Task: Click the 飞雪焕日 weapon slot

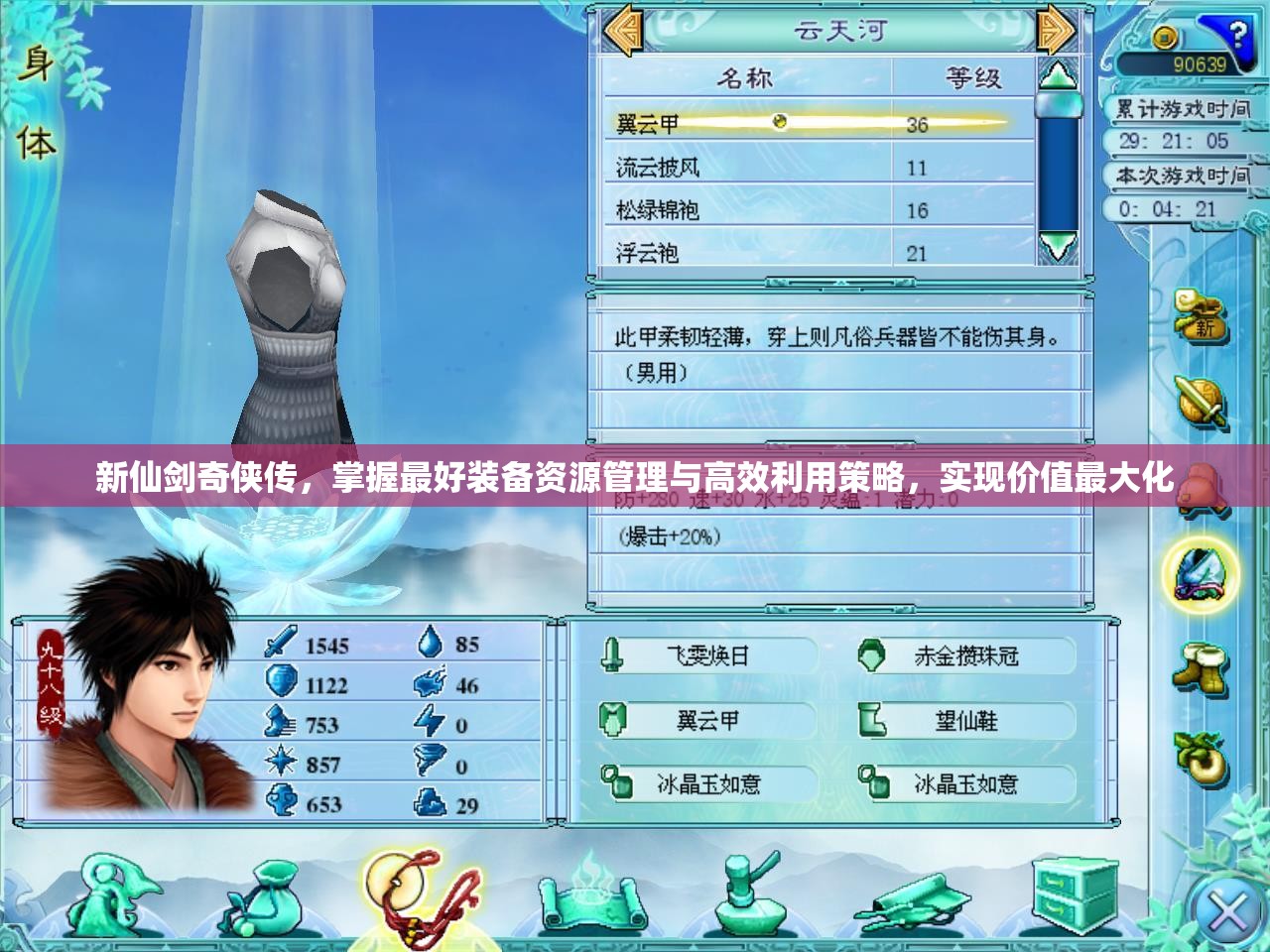Action: (706, 655)
